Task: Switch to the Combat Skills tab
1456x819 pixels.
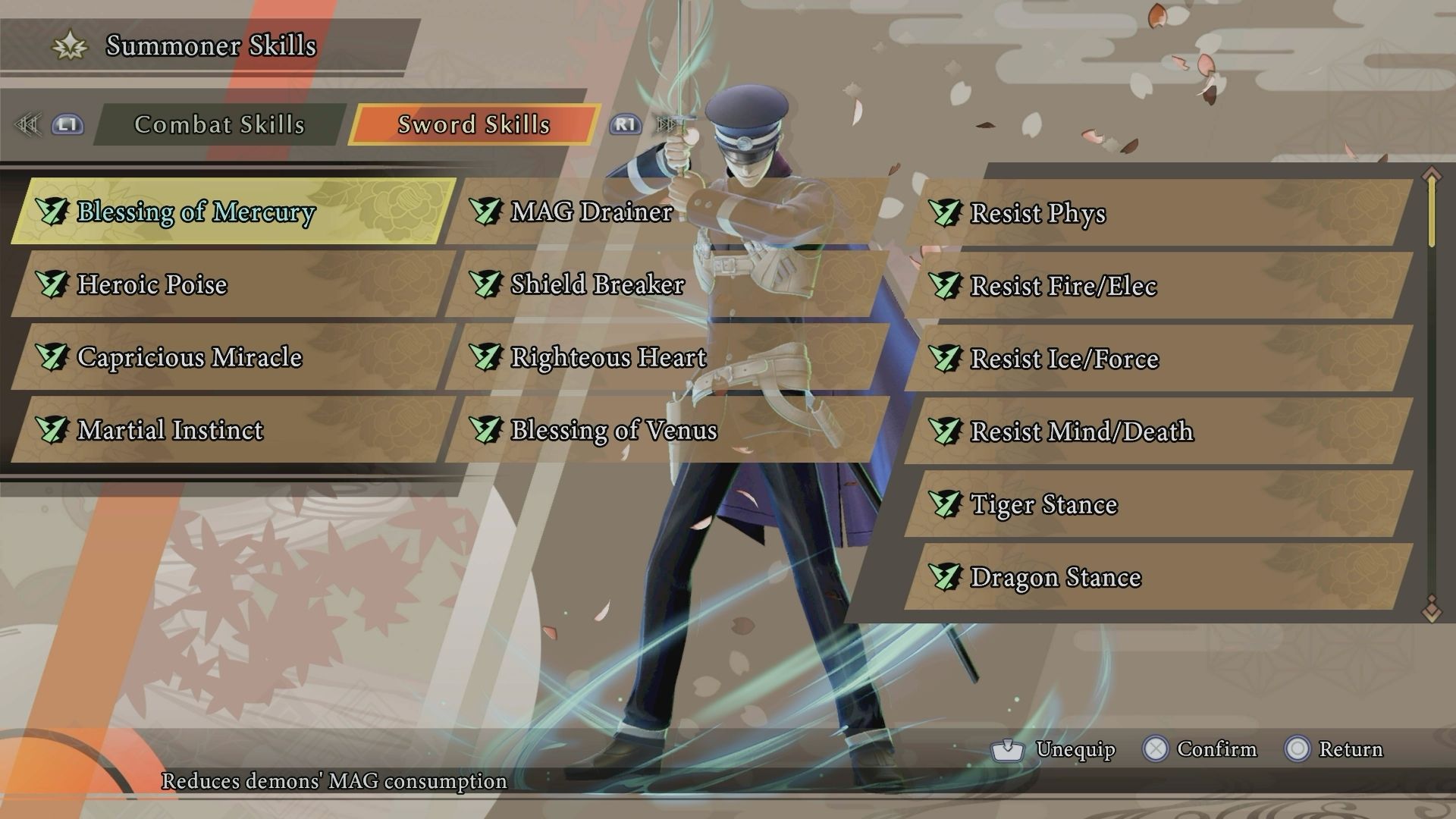Action: [x=219, y=124]
